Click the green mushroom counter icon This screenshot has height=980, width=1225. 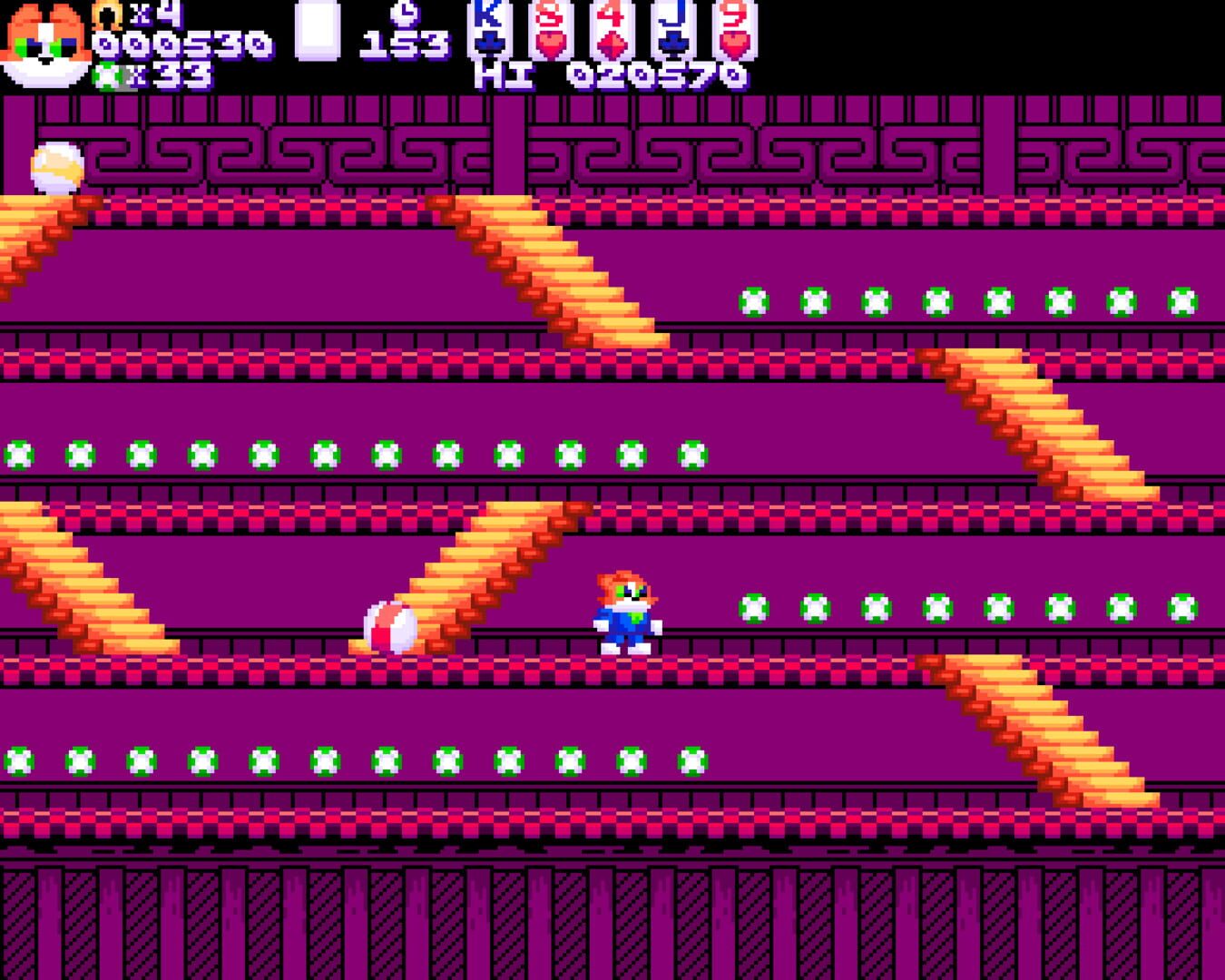[x=109, y=77]
